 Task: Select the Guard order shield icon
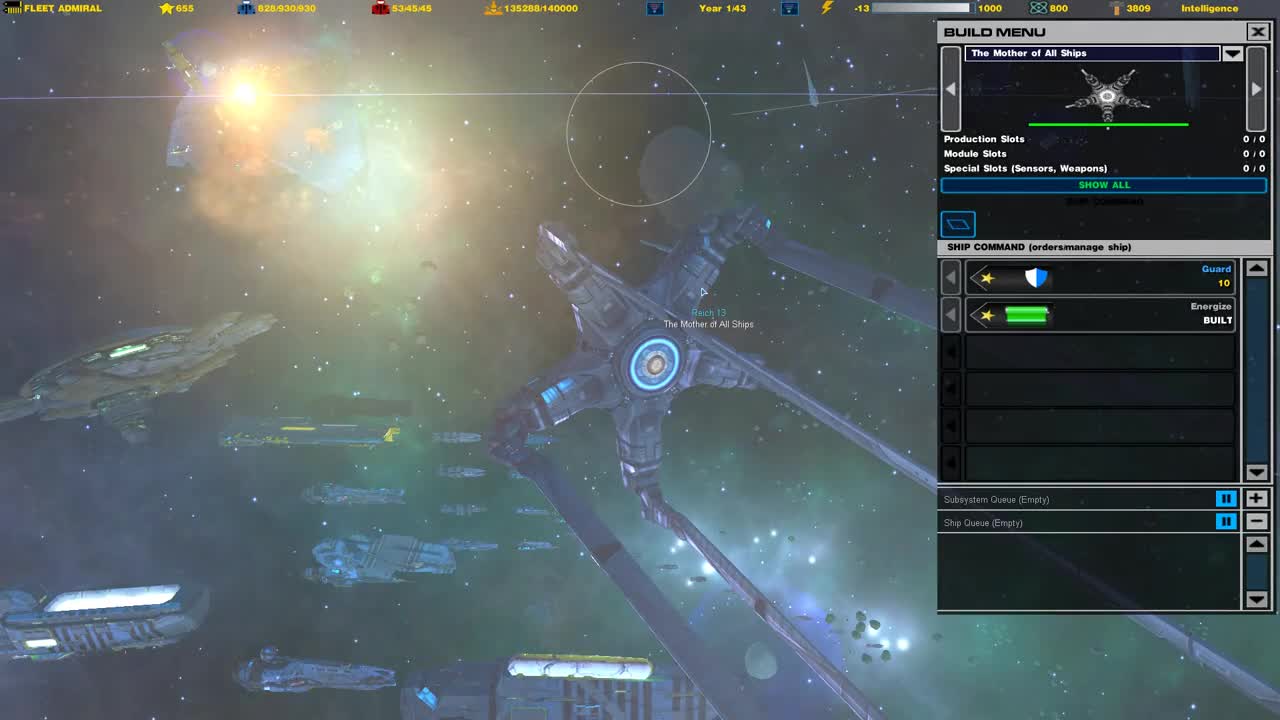[1037, 277]
